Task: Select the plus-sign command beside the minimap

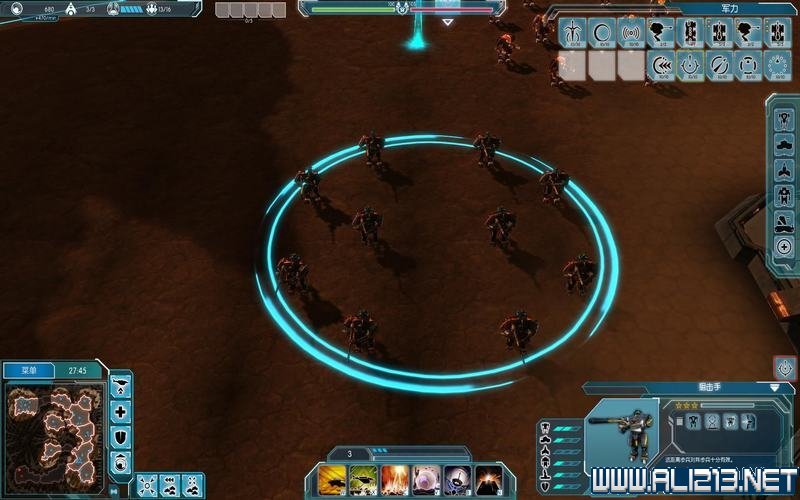Action: [121, 412]
